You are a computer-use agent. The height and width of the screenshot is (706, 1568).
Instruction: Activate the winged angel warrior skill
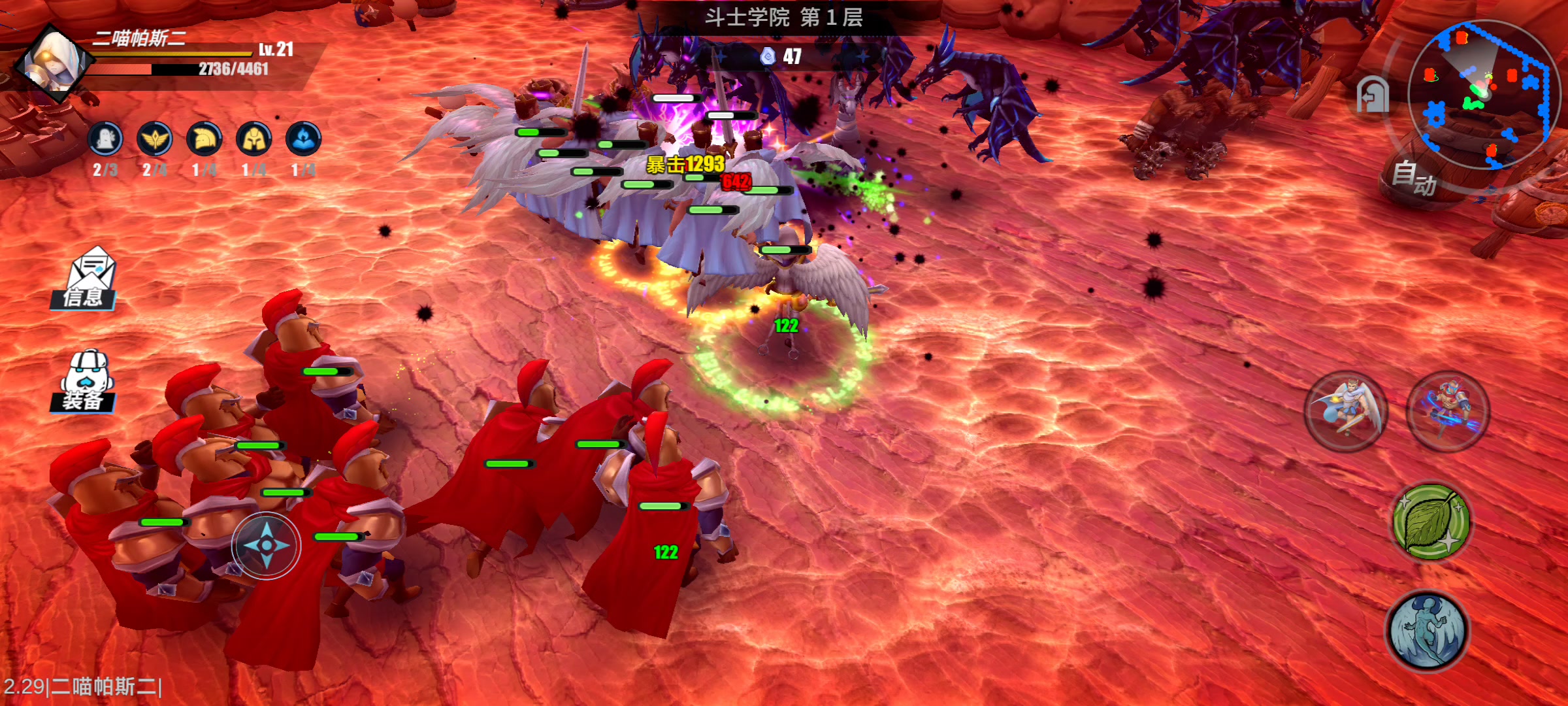[1345, 412]
